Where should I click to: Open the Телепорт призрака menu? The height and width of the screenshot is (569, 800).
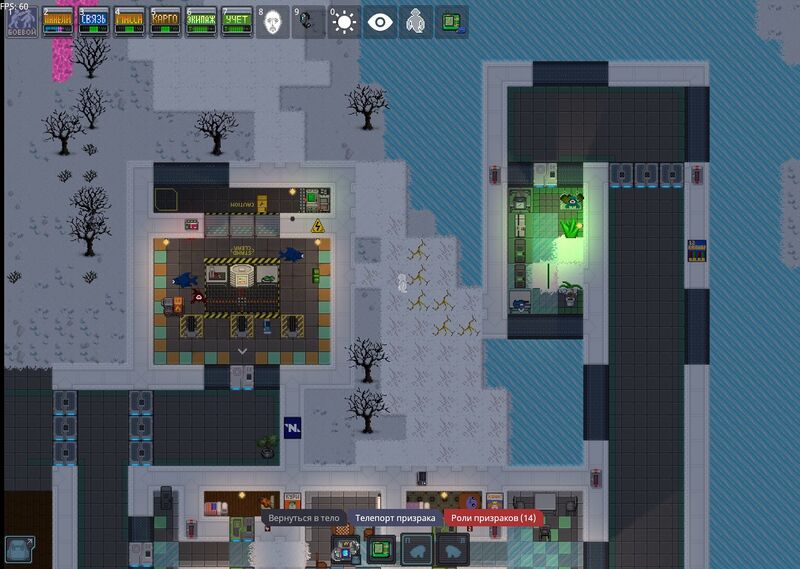point(395,518)
